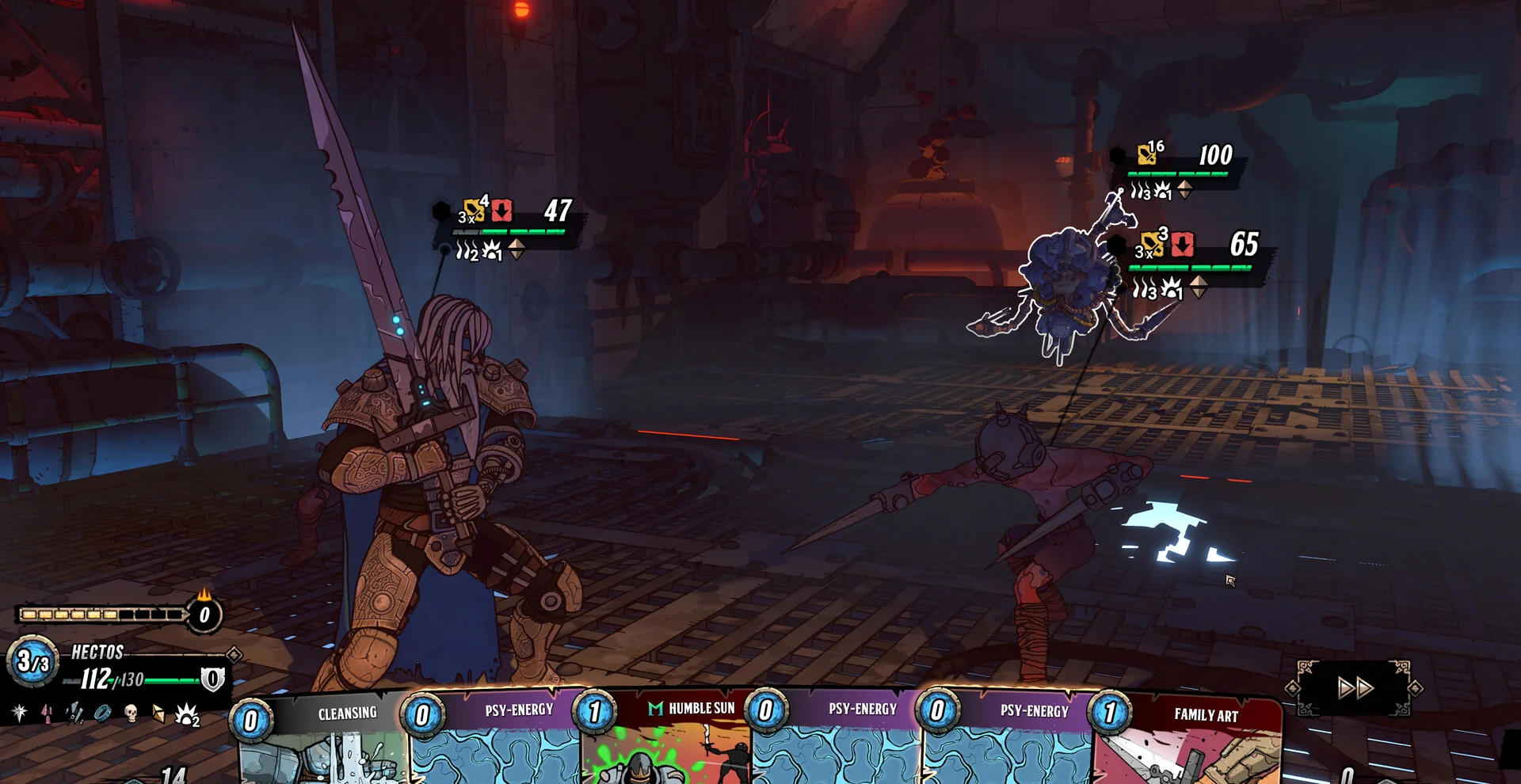
Task: Inspect the skull relic icon
Action: [x=131, y=714]
